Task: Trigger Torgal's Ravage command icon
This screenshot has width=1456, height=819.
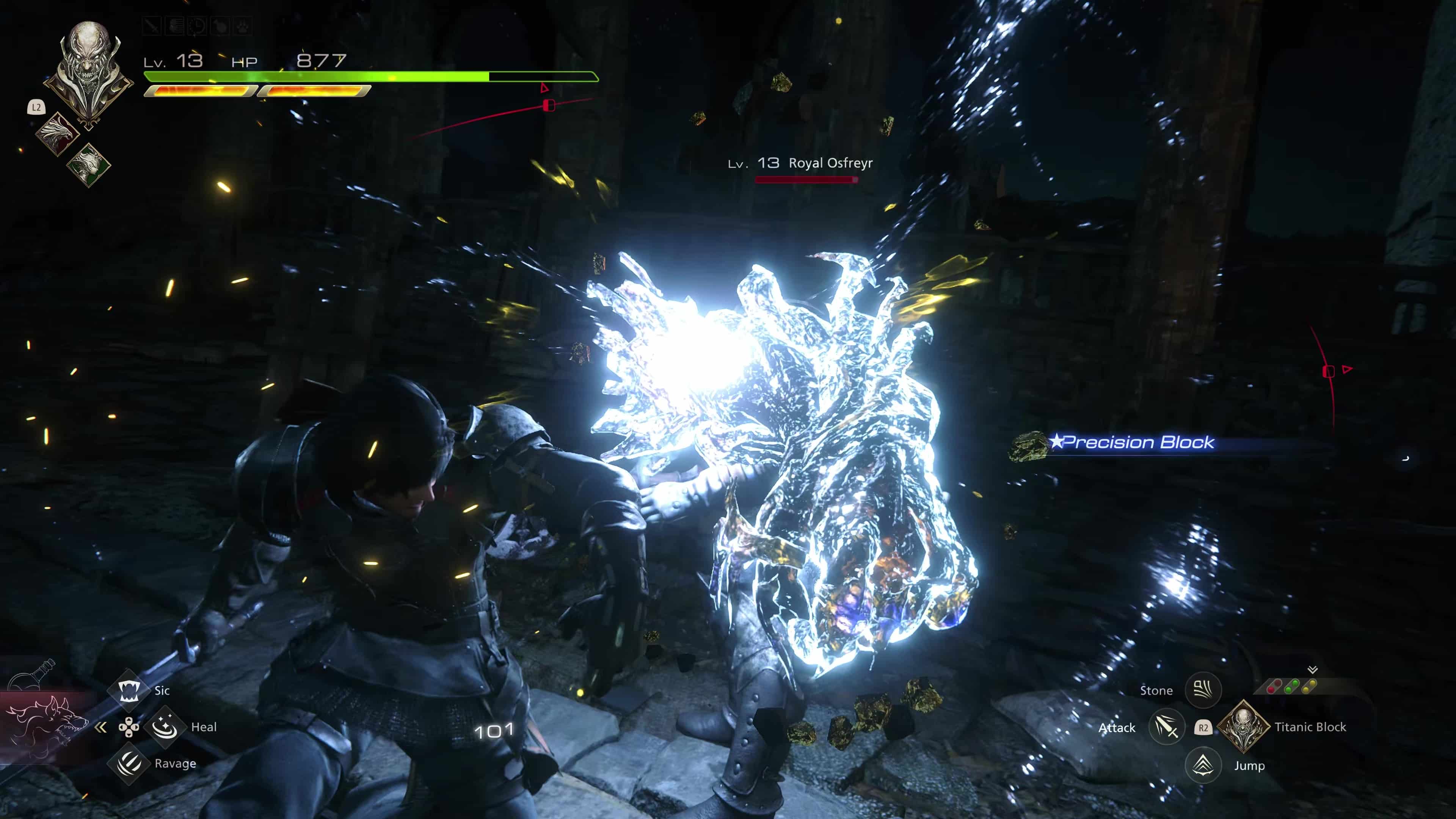Action: click(129, 763)
